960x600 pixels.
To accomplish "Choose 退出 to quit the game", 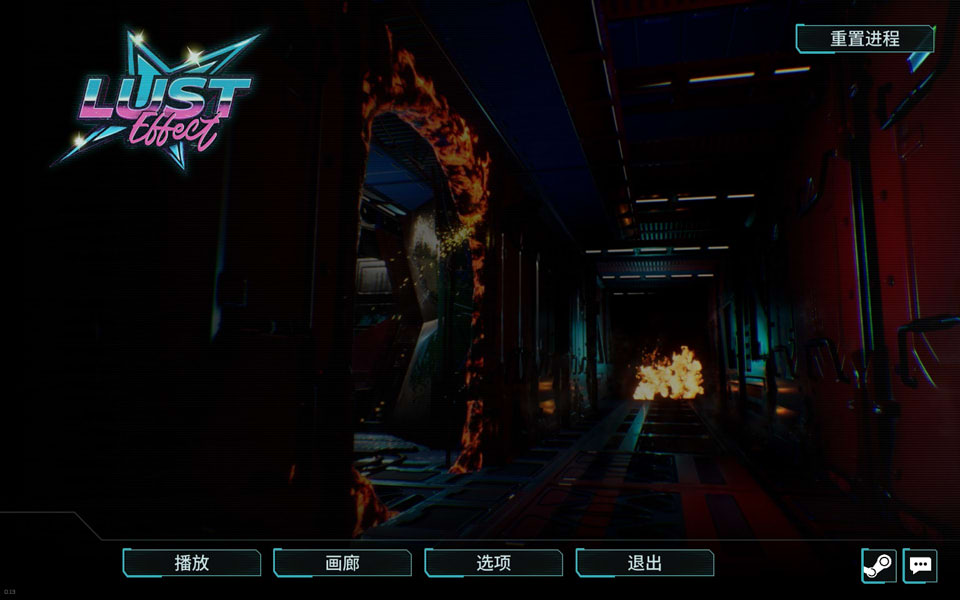I will (645, 563).
